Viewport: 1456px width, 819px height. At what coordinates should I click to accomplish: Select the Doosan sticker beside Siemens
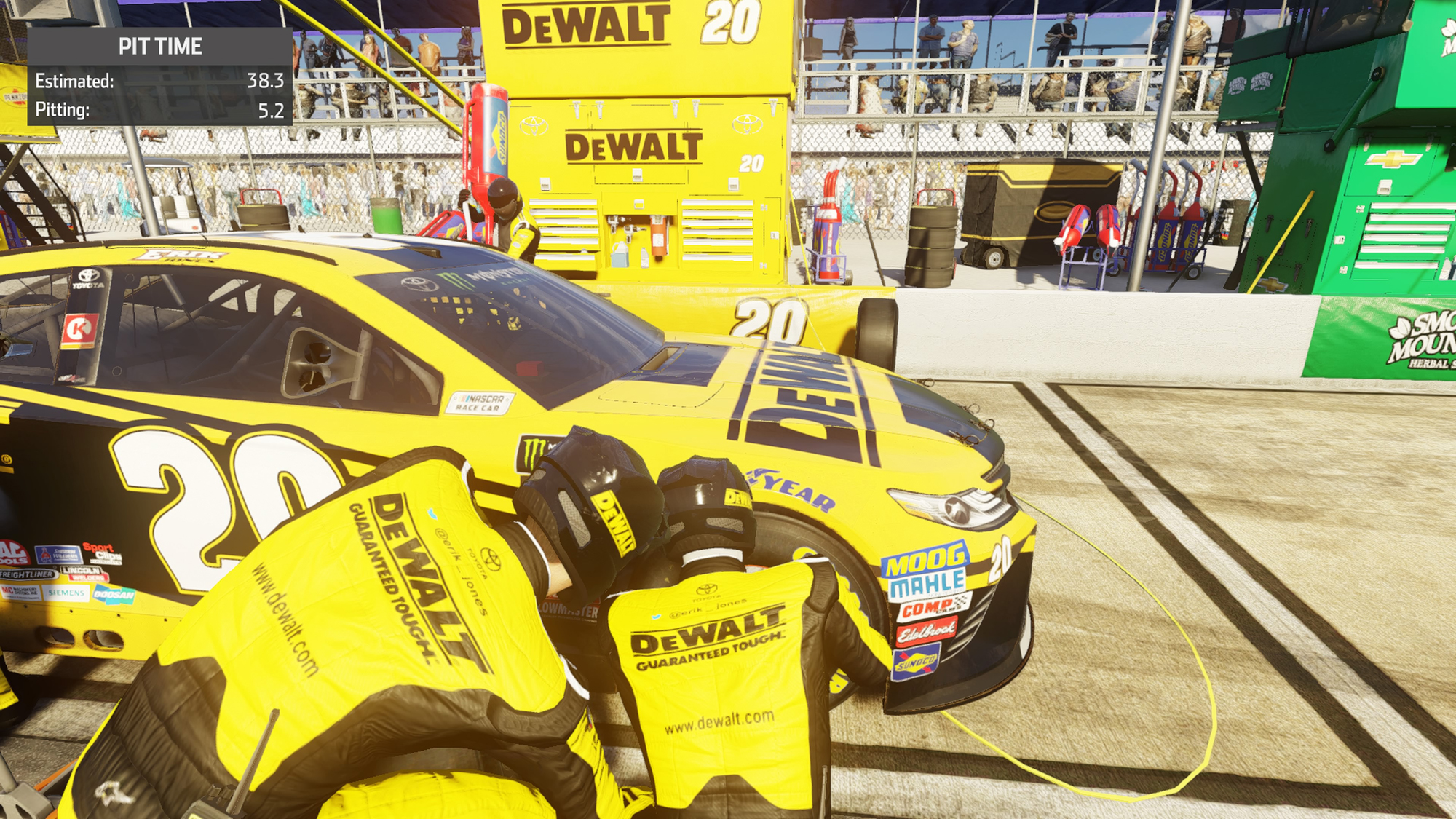(113, 595)
